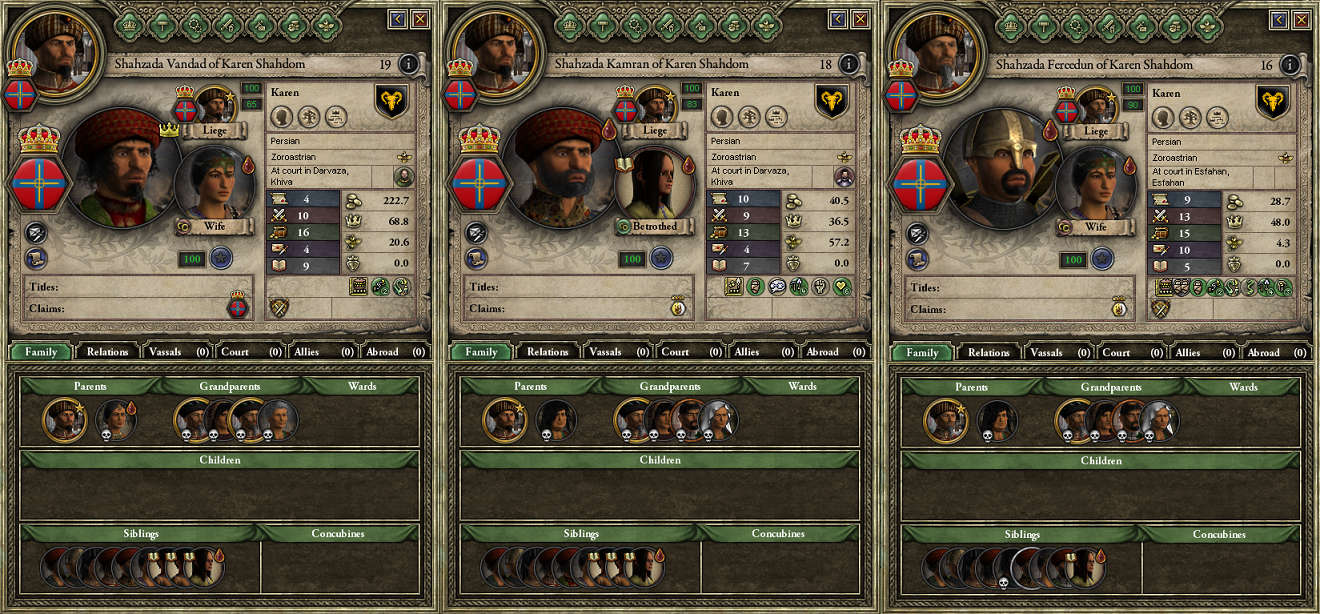Go back using arrow in Vandad's panel
Viewport: 1320px width, 614px height.
click(397, 19)
